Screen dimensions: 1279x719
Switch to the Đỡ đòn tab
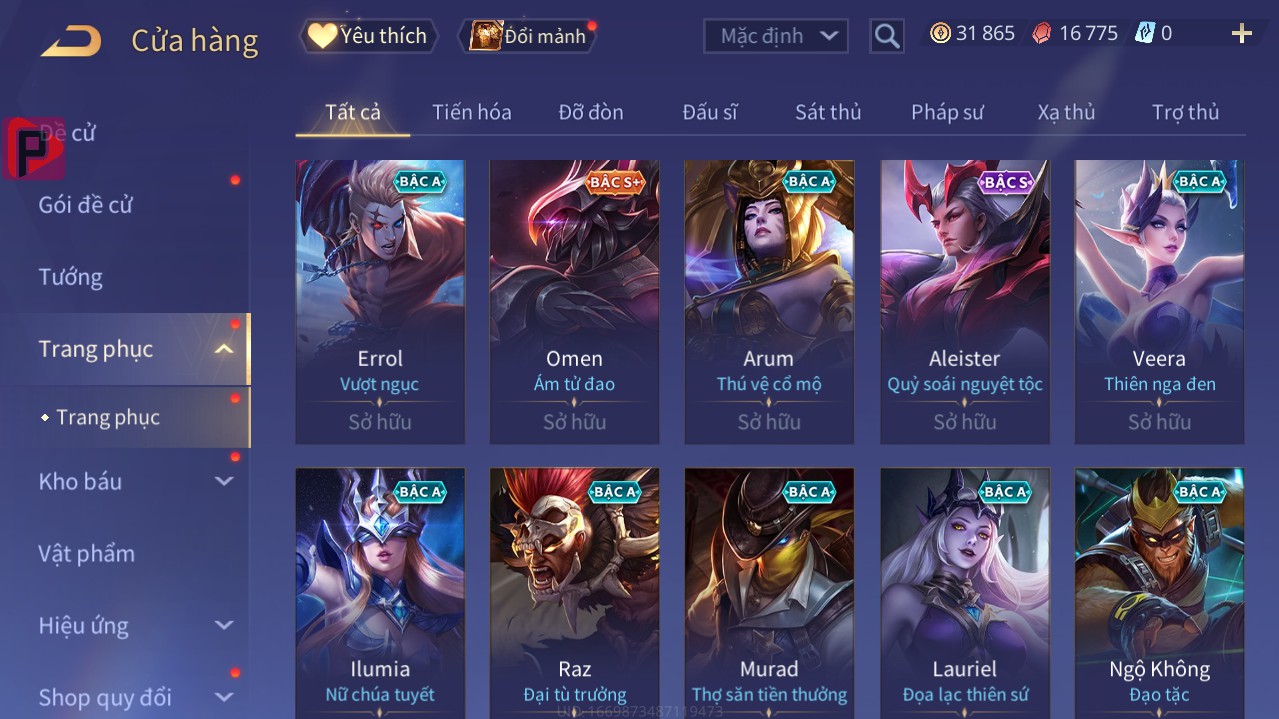(590, 112)
